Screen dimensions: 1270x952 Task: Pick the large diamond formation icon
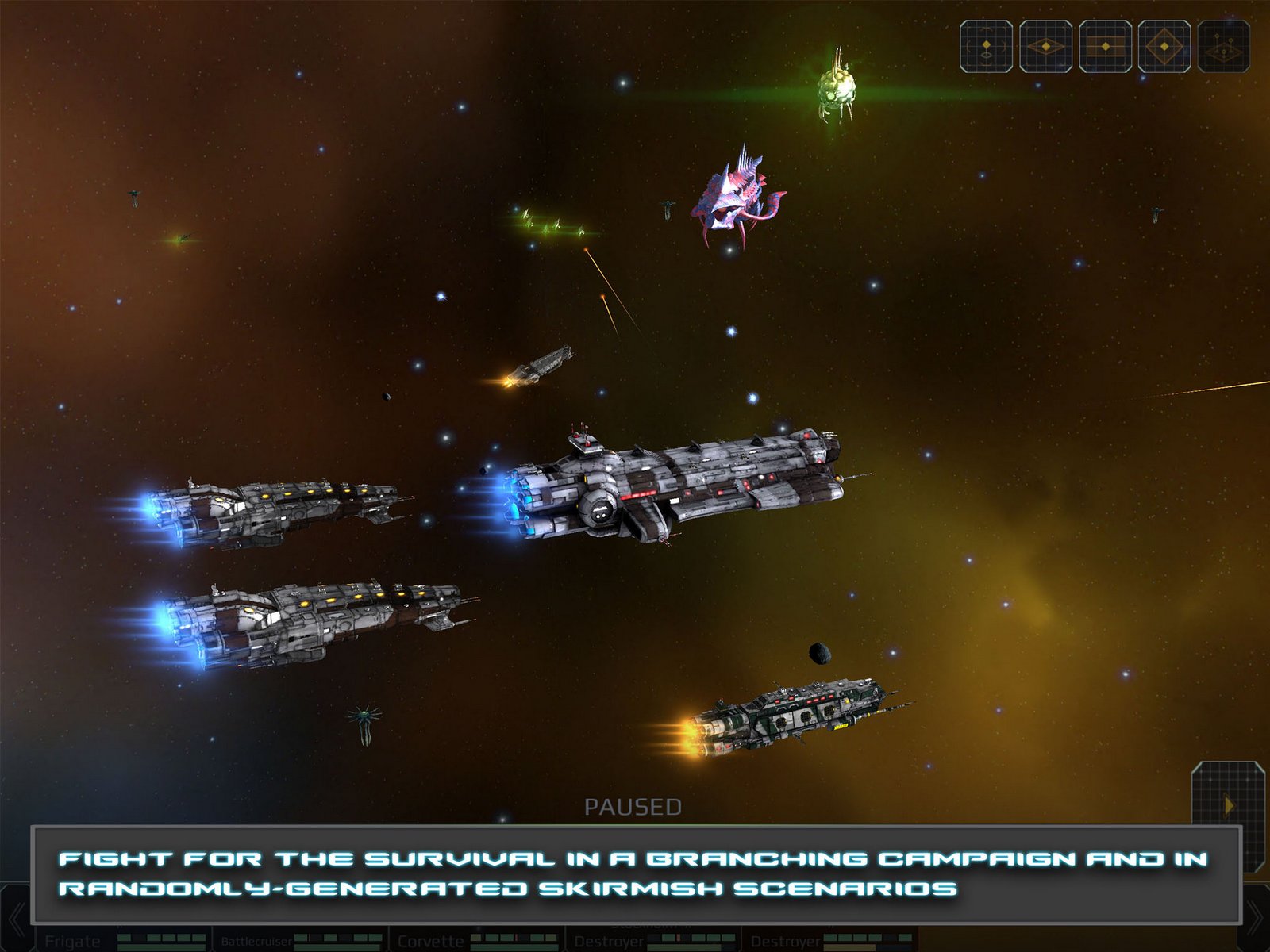coord(1164,47)
